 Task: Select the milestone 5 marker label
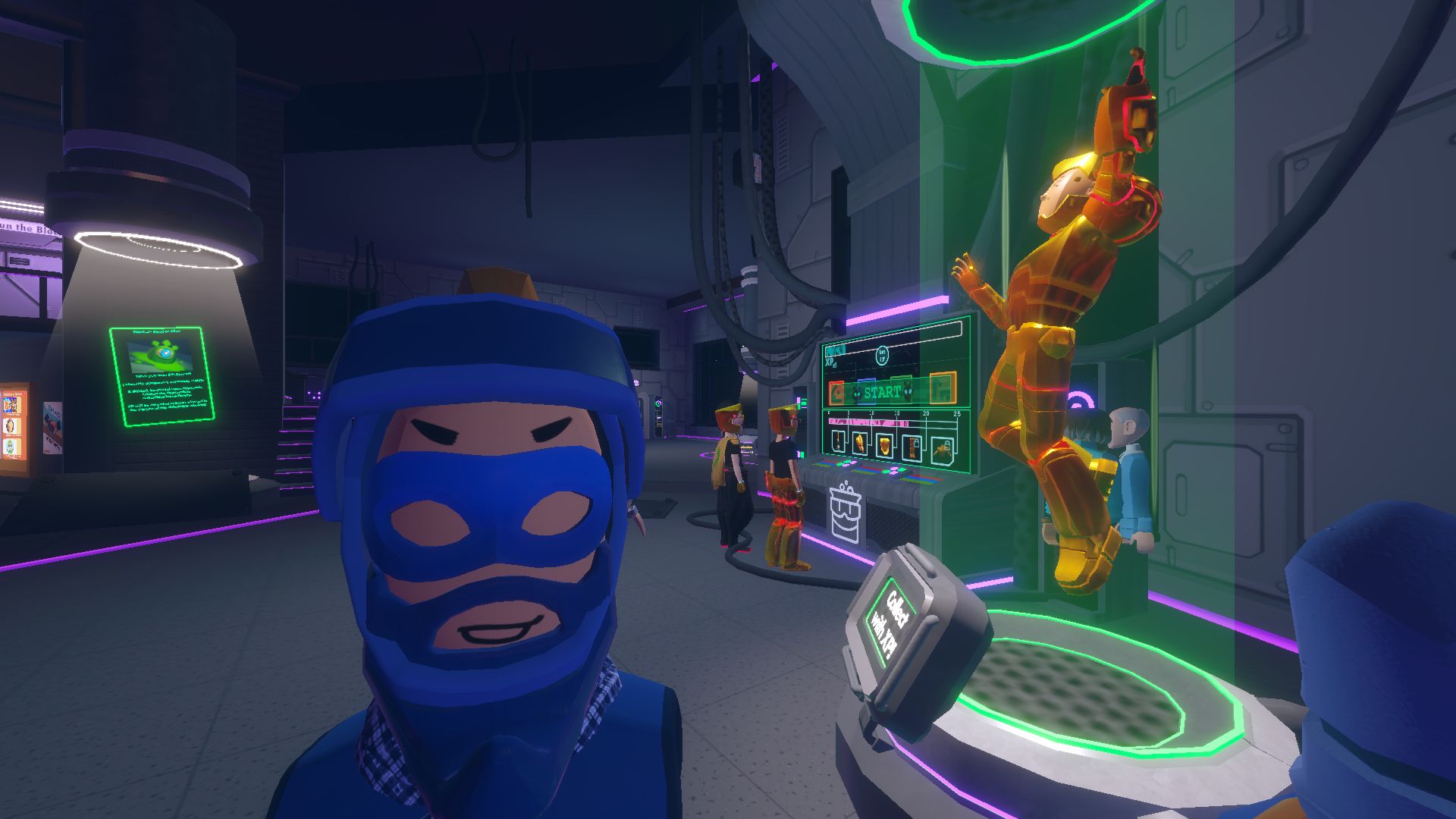(x=849, y=413)
